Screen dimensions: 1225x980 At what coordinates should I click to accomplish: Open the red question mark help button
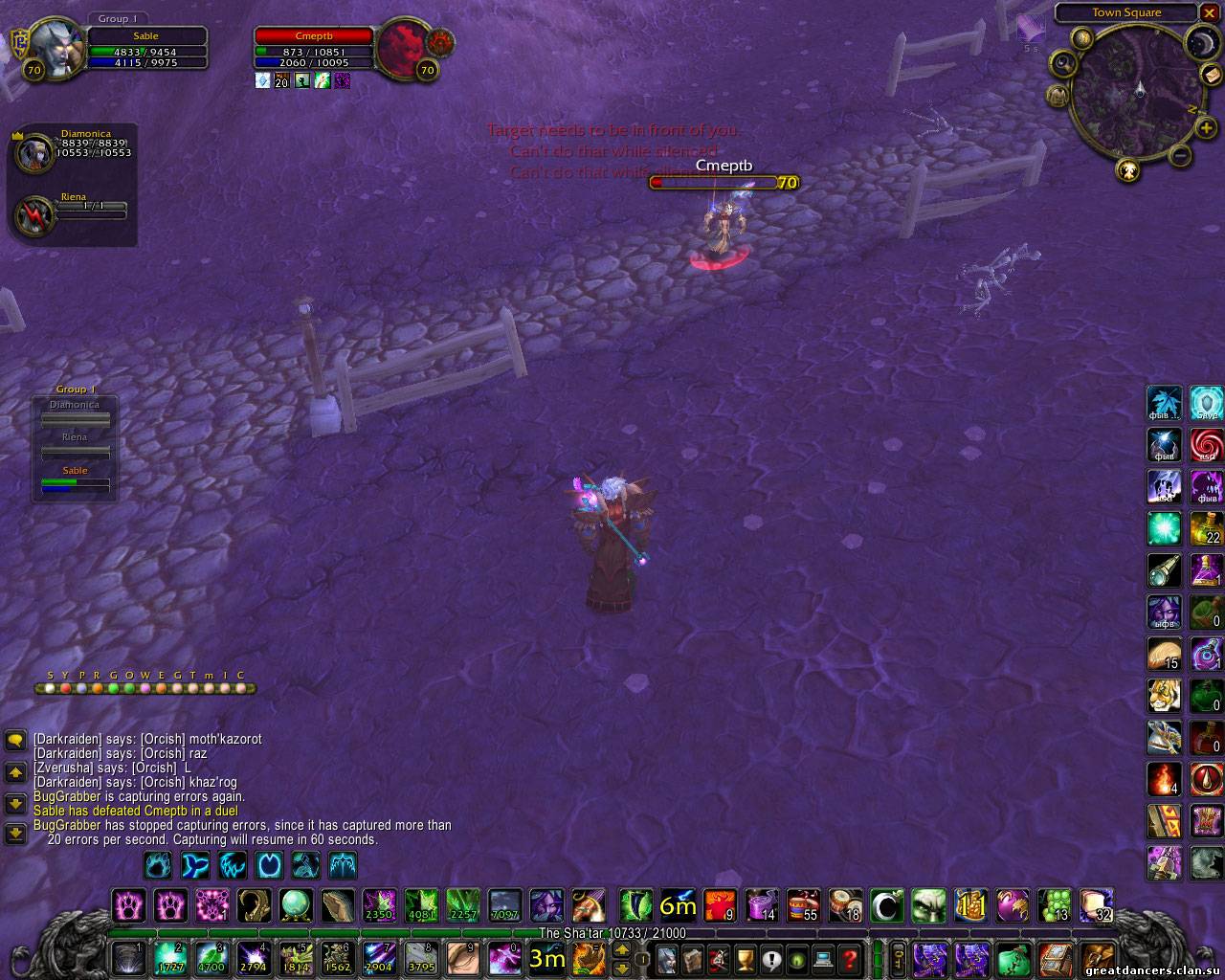[x=848, y=957]
